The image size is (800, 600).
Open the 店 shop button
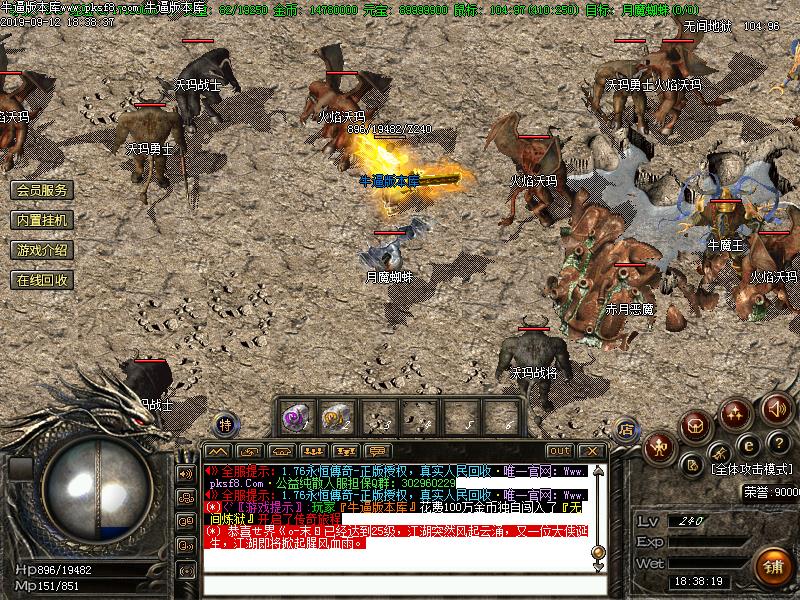[626, 428]
